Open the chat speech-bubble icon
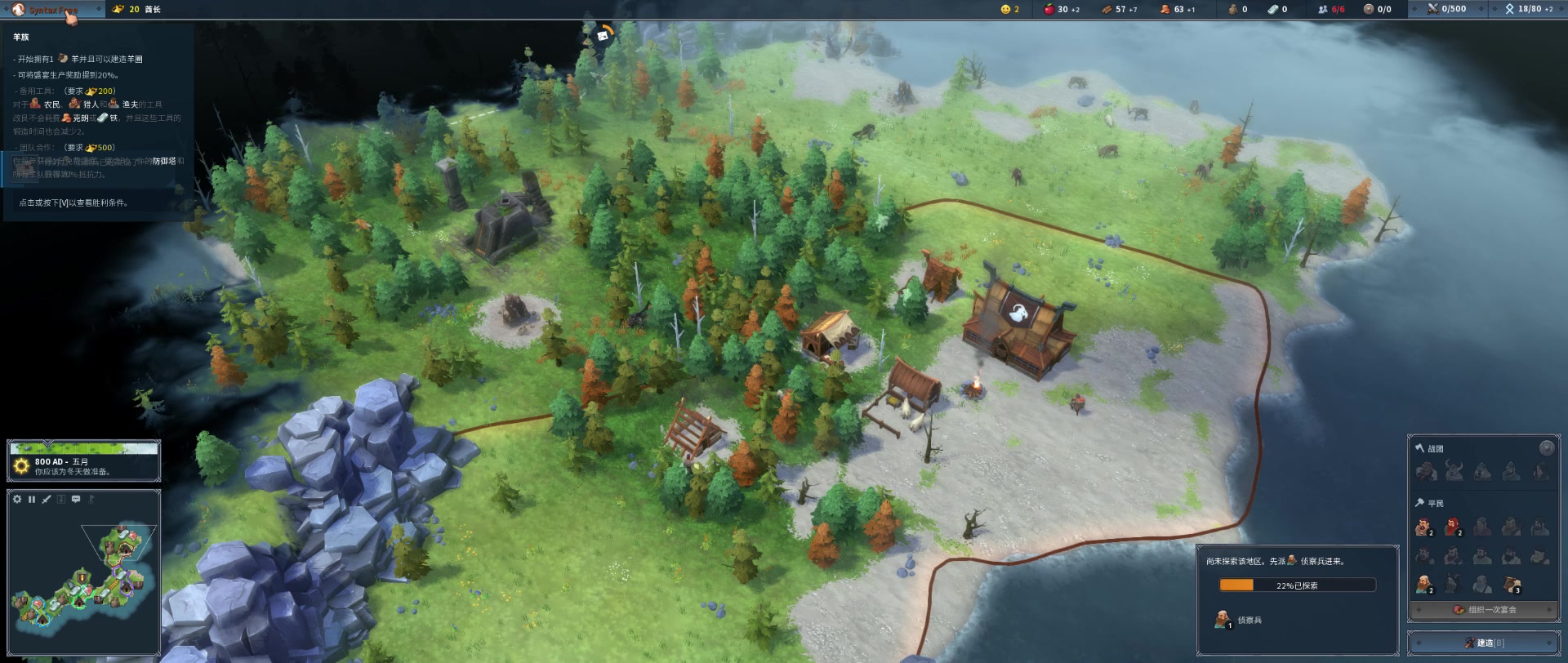Viewport: 1568px width, 663px height. [x=76, y=499]
